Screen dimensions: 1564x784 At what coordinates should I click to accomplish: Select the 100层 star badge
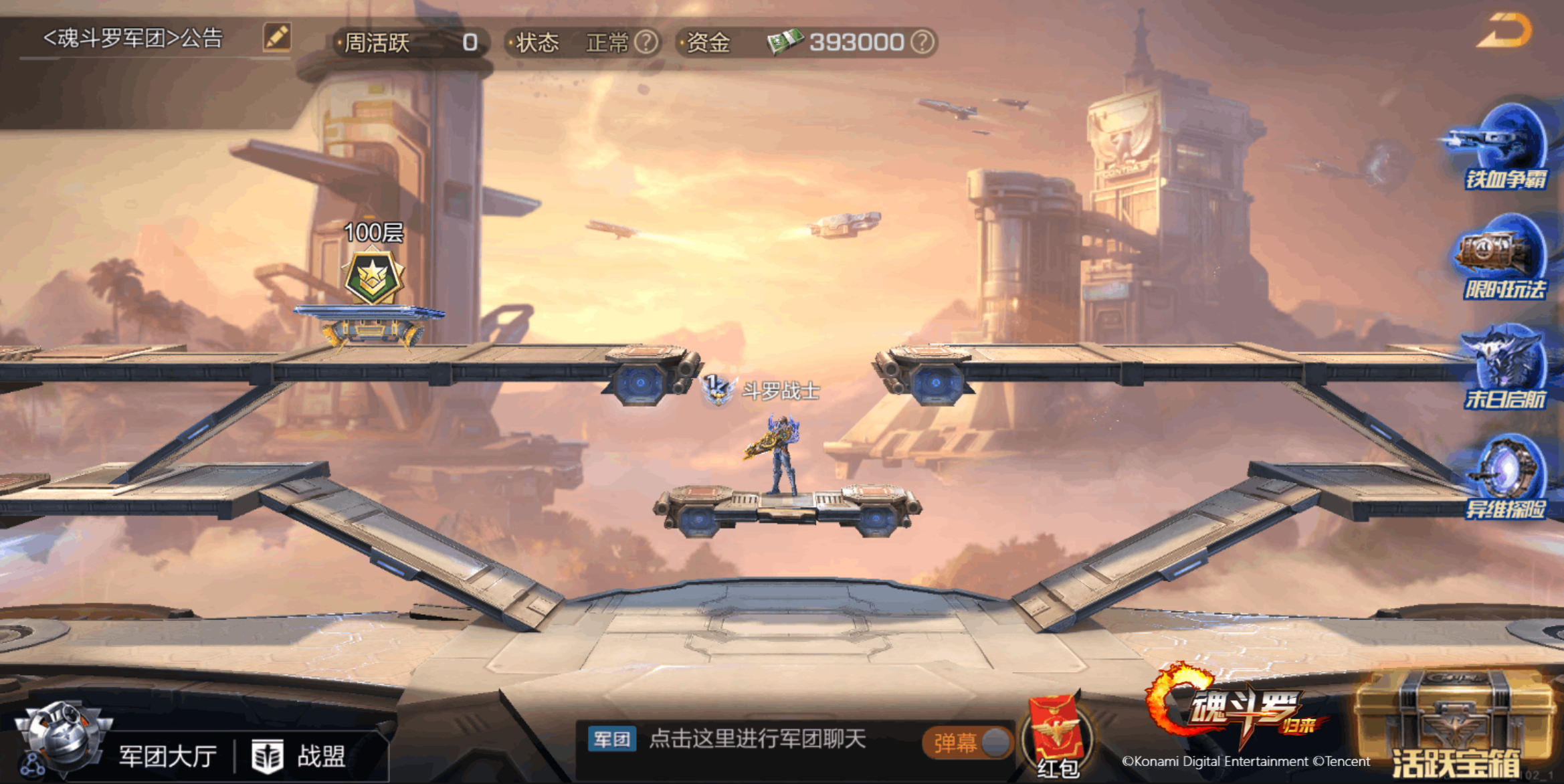click(x=373, y=278)
